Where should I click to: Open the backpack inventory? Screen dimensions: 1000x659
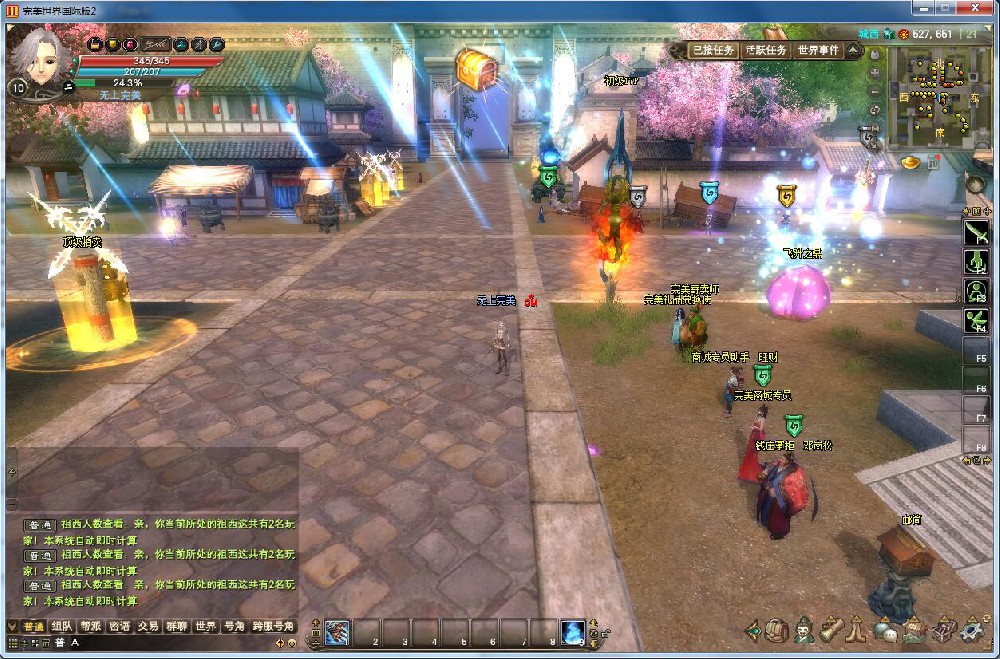tap(778, 631)
